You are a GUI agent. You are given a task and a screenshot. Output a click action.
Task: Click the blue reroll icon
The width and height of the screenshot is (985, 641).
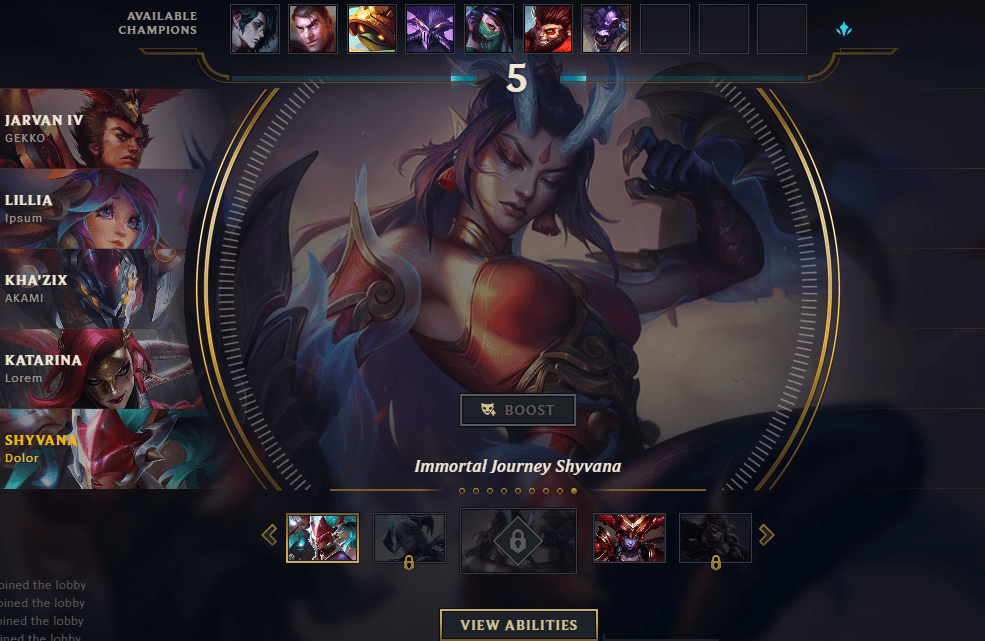point(844,30)
